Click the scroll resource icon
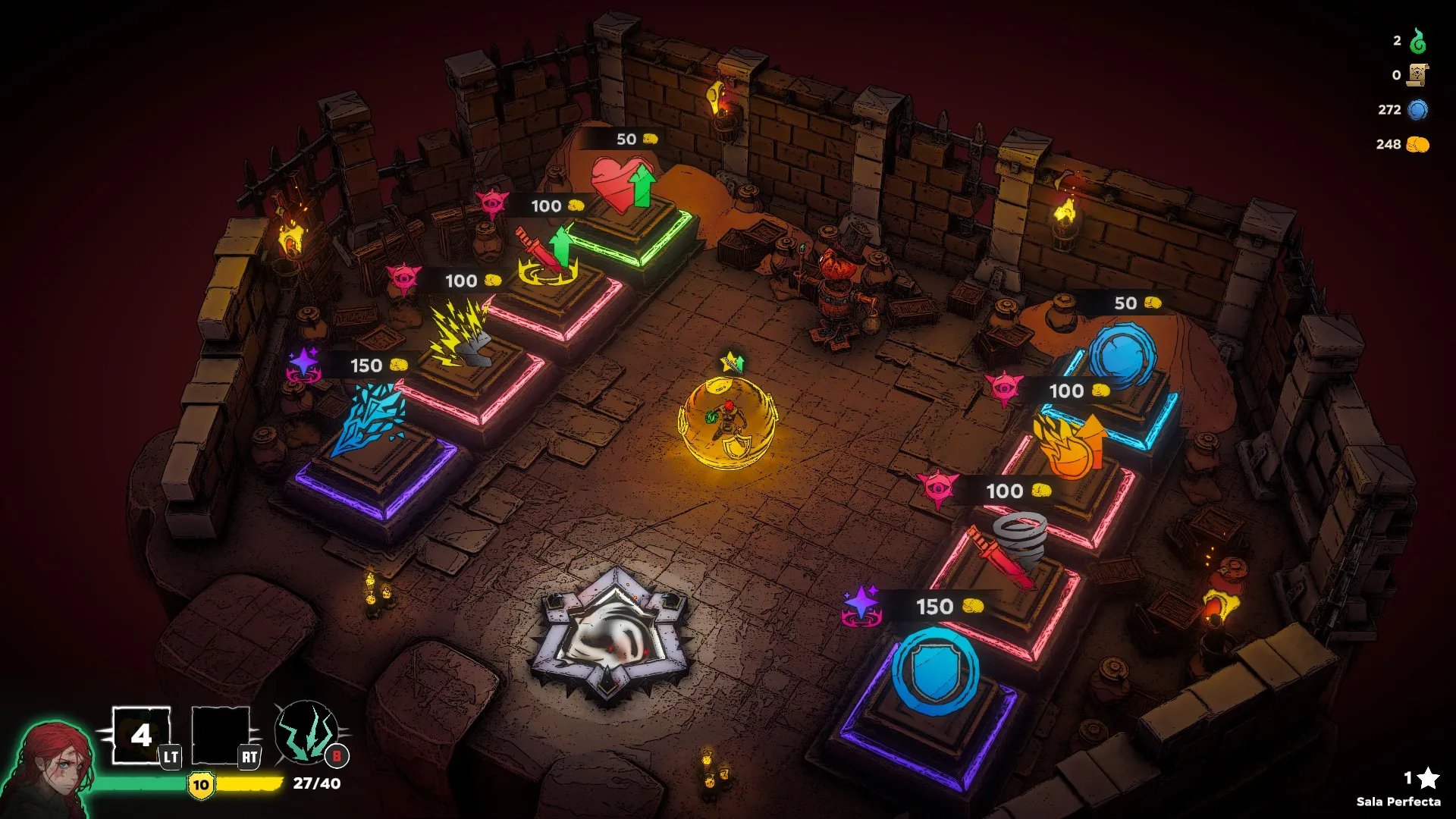1456x819 pixels. click(1417, 75)
